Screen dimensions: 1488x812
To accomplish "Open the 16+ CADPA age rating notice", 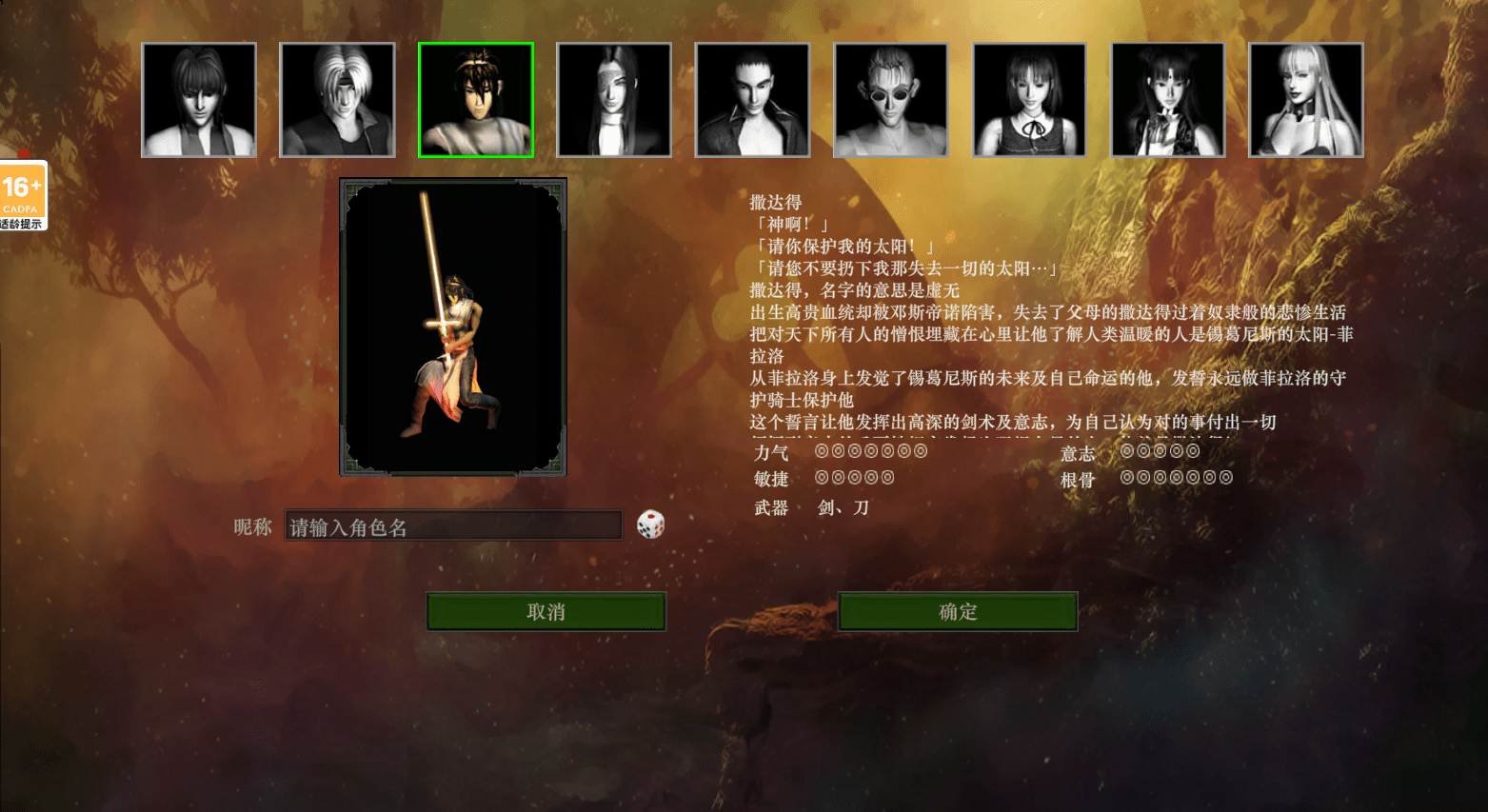I will (x=23, y=195).
